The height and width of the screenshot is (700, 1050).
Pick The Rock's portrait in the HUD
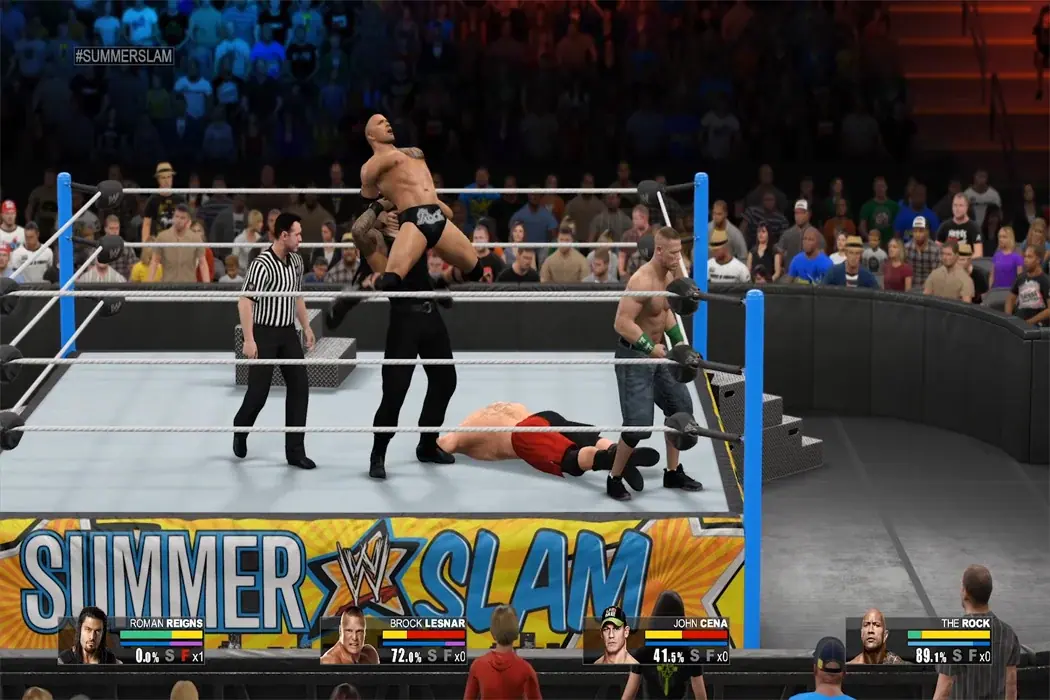point(875,637)
